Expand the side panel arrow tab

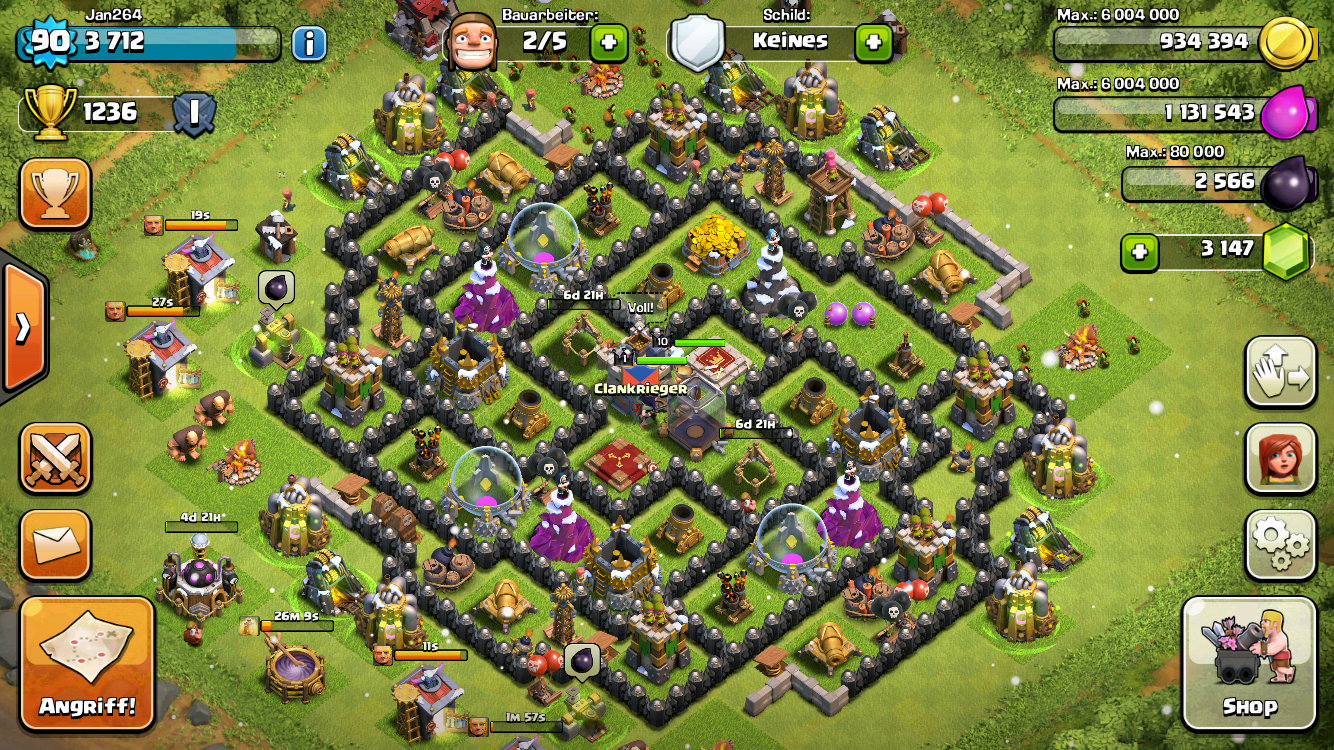(22, 327)
